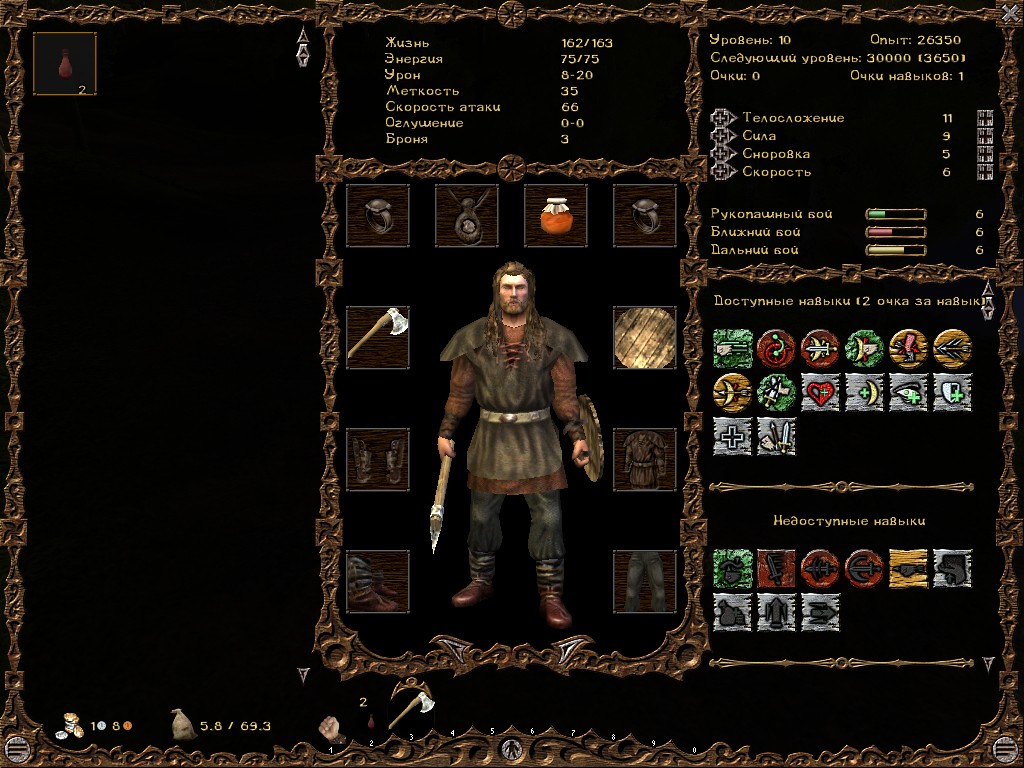
Task: Pick the three arrows skill
Action: click(x=952, y=348)
